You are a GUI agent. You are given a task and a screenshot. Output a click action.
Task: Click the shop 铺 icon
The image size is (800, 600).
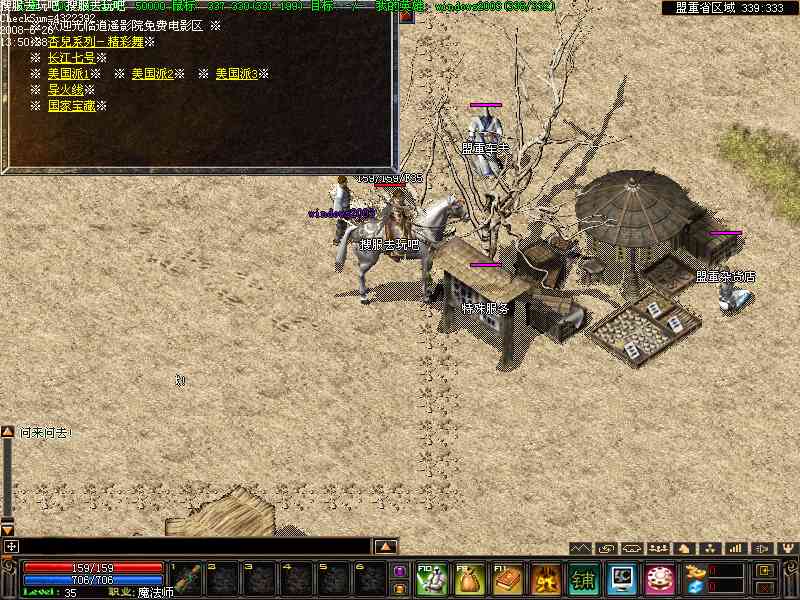(583, 578)
